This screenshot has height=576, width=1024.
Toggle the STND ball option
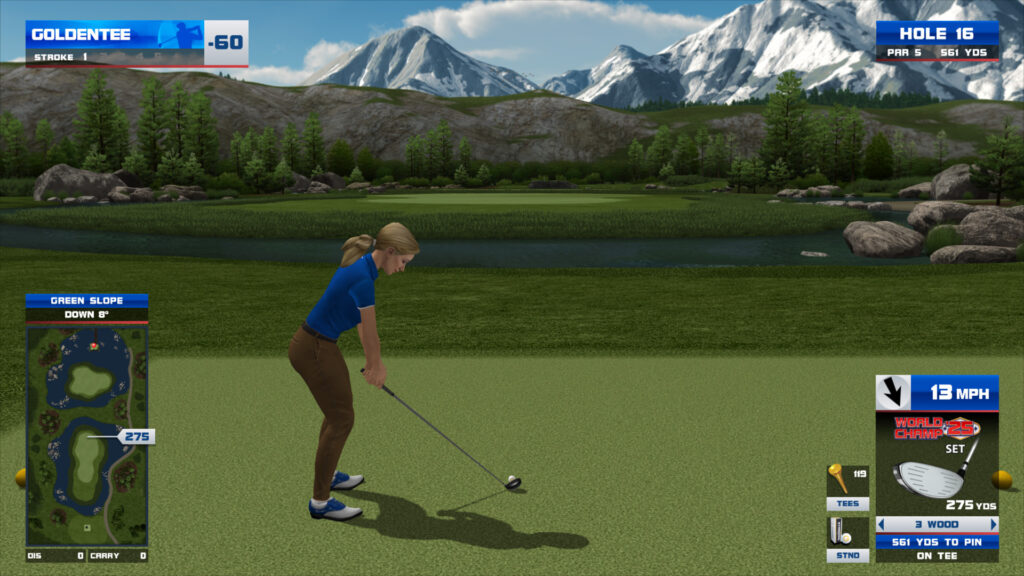pyautogui.click(x=847, y=555)
